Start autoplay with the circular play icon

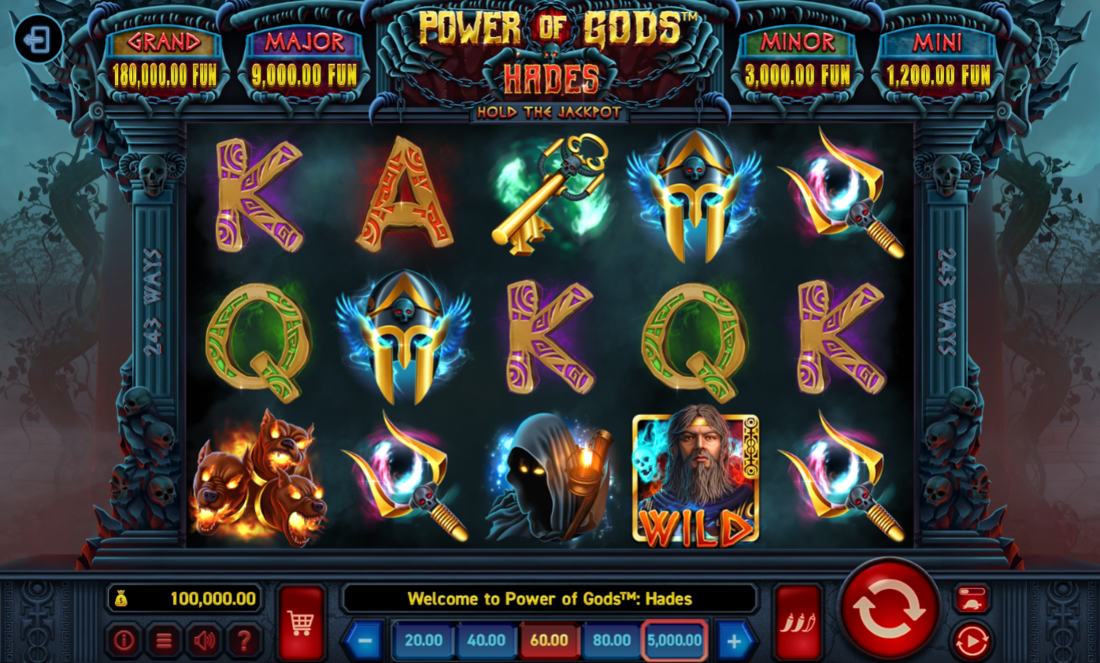coord(971,640)
